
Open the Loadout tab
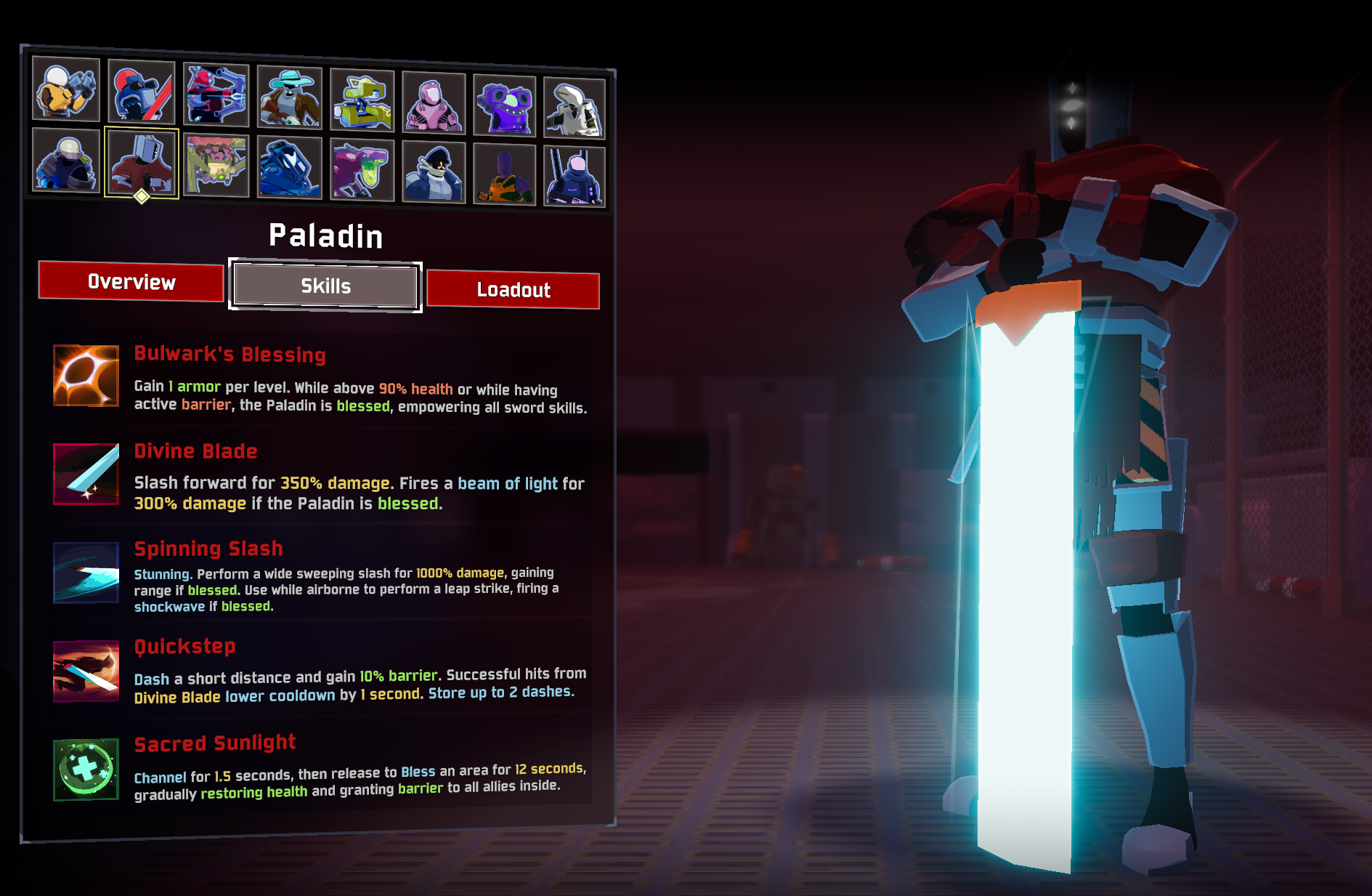point(513,290)
